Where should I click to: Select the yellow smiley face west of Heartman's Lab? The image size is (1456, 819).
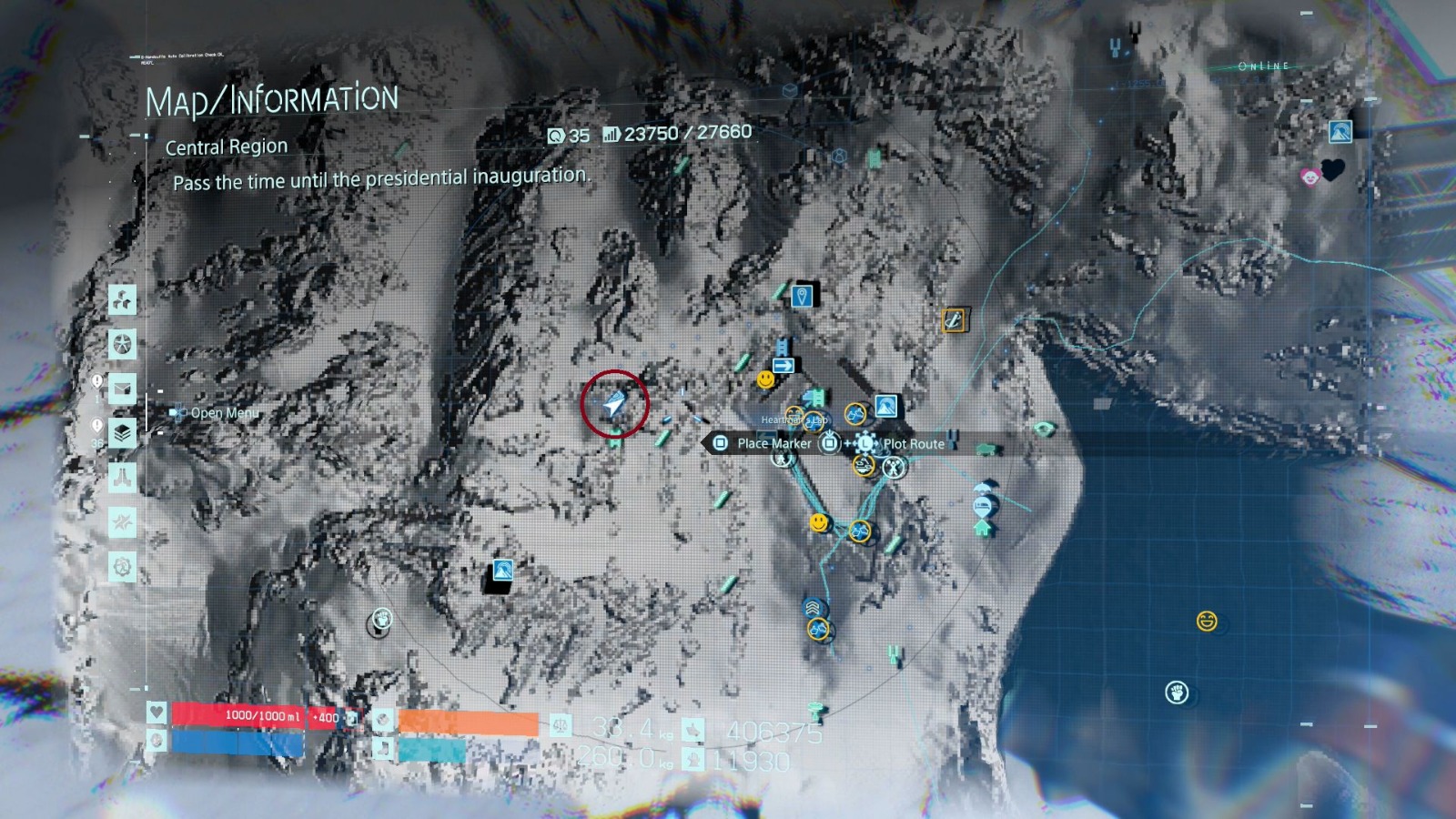pos(764,379)
